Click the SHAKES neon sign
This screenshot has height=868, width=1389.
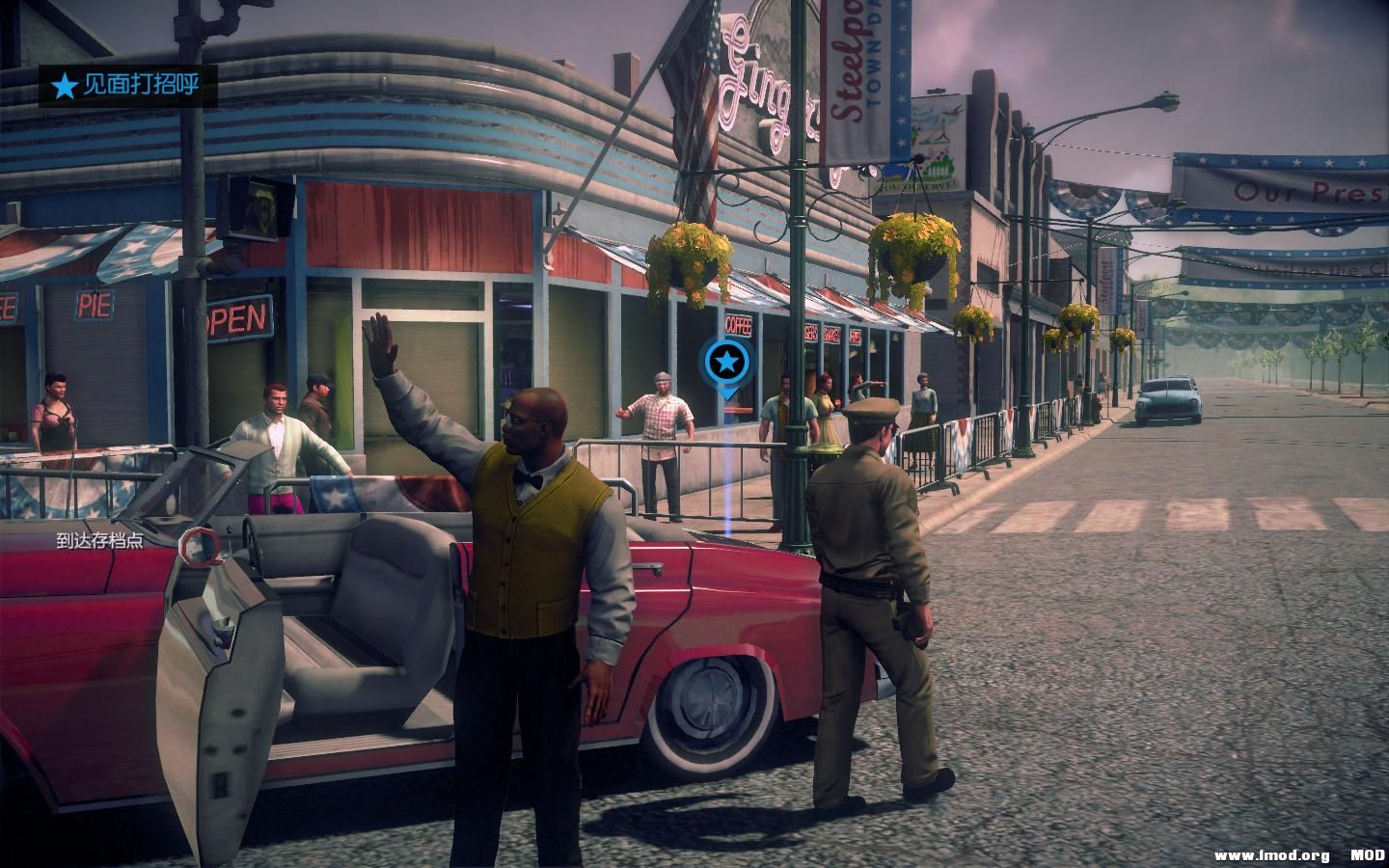pyautogui.click(x=831, y=332)
